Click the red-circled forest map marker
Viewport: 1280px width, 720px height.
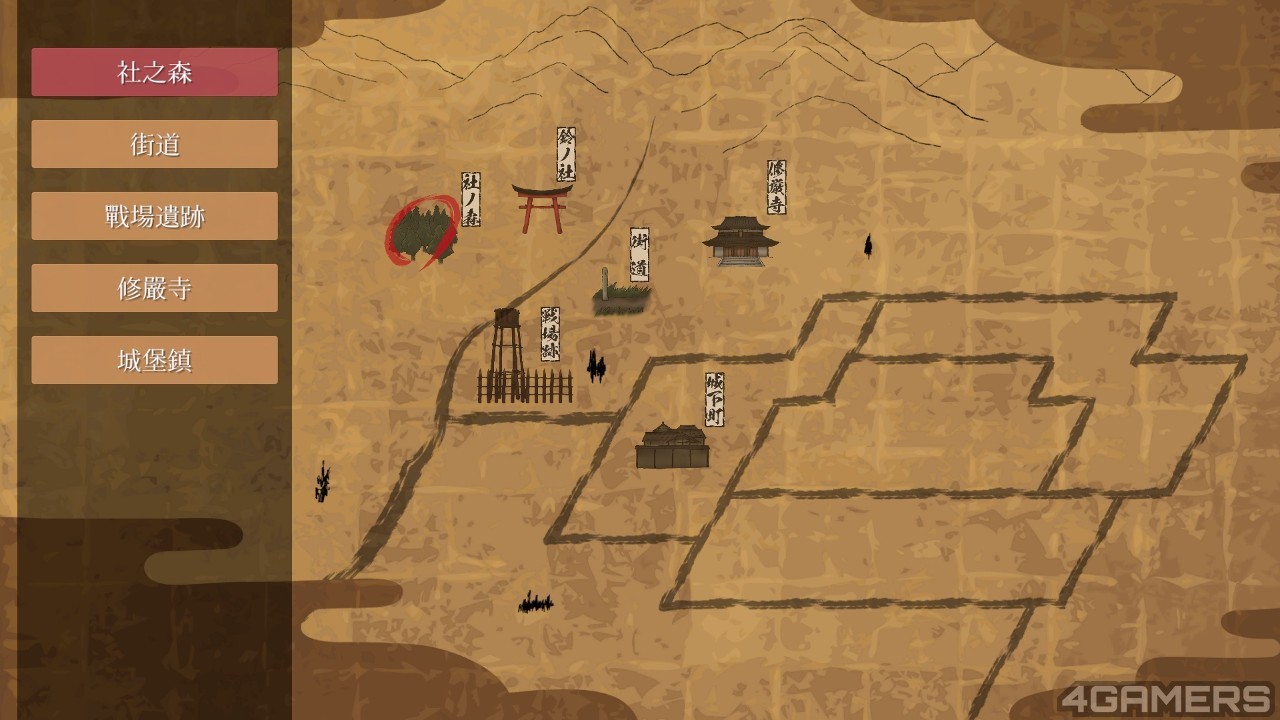coord(423,234)
